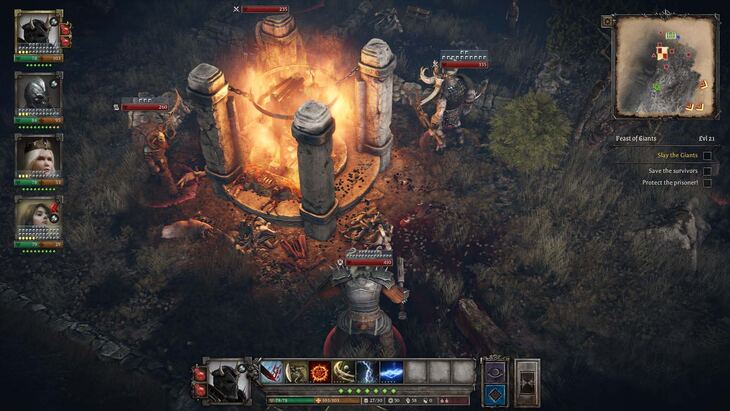Cast the red fire sigil ability
This screenshot has width=730, height=411.
[x=320, y=372]
